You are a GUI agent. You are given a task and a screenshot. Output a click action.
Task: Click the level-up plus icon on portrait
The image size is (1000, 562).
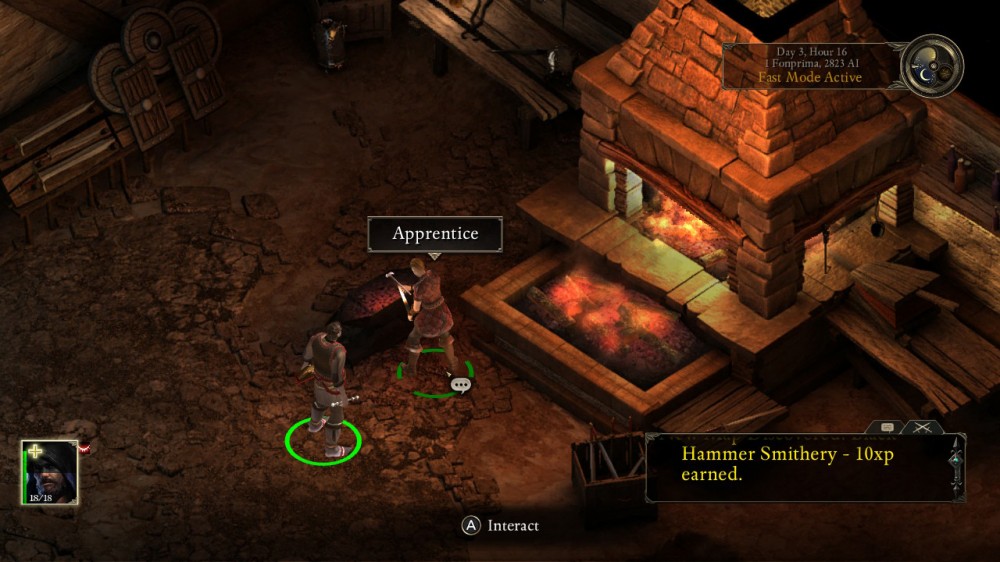point(34,451)
